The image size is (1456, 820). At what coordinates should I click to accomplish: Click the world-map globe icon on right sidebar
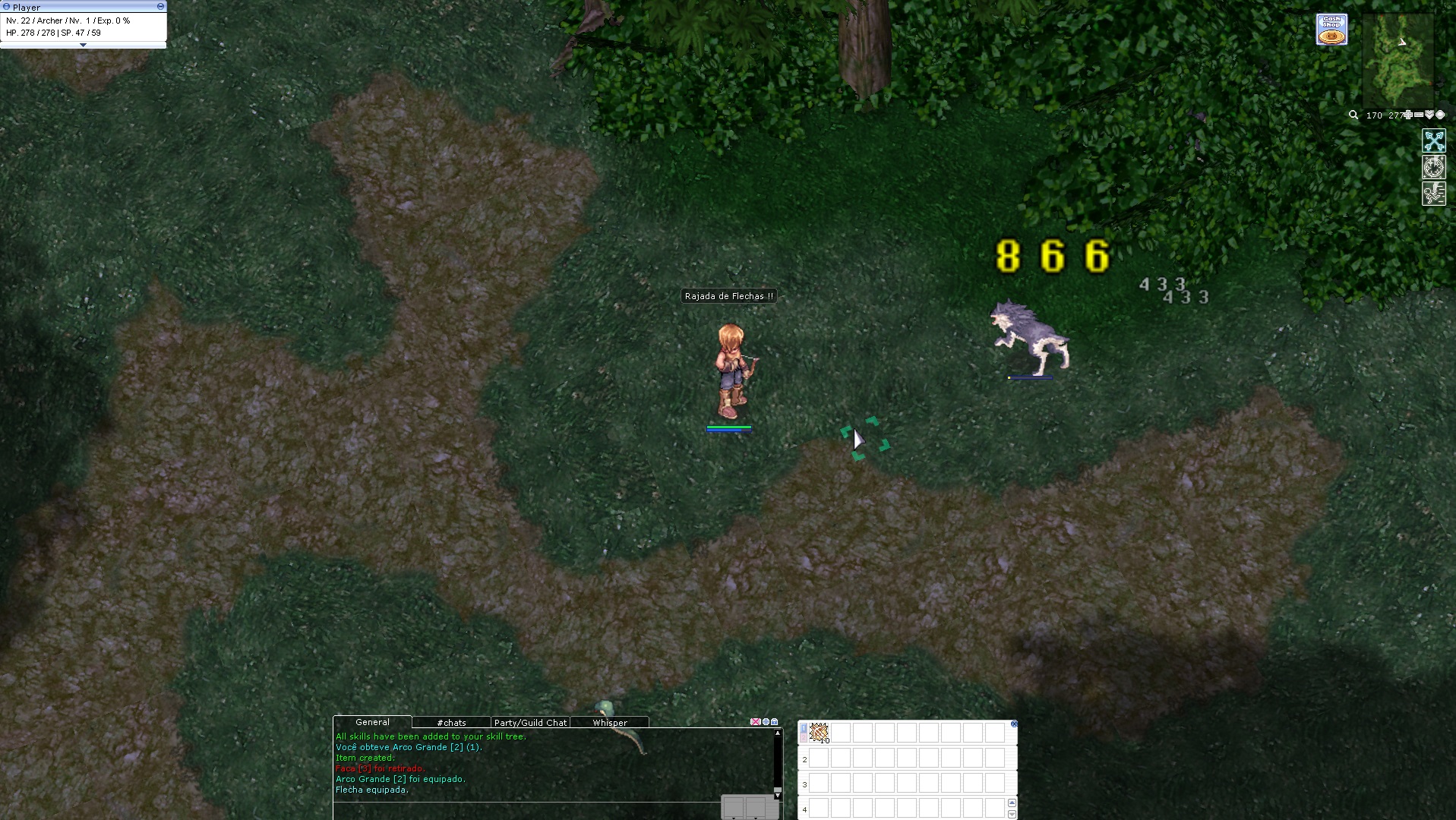[1434, 167]
